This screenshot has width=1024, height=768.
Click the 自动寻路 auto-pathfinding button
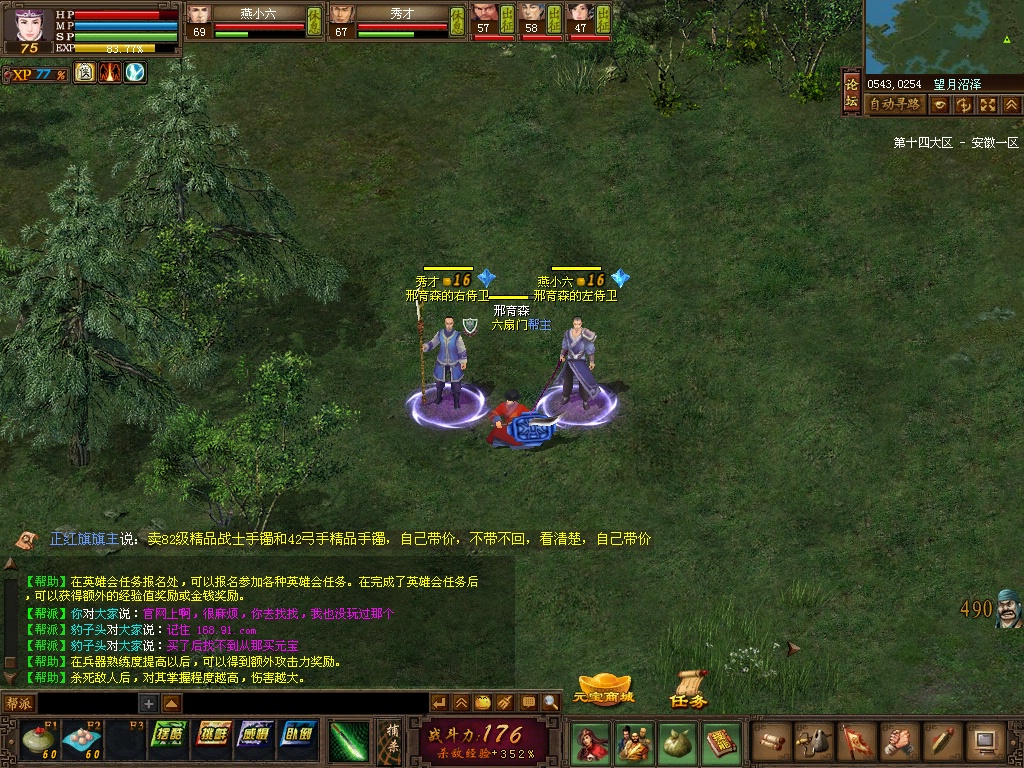894,104
